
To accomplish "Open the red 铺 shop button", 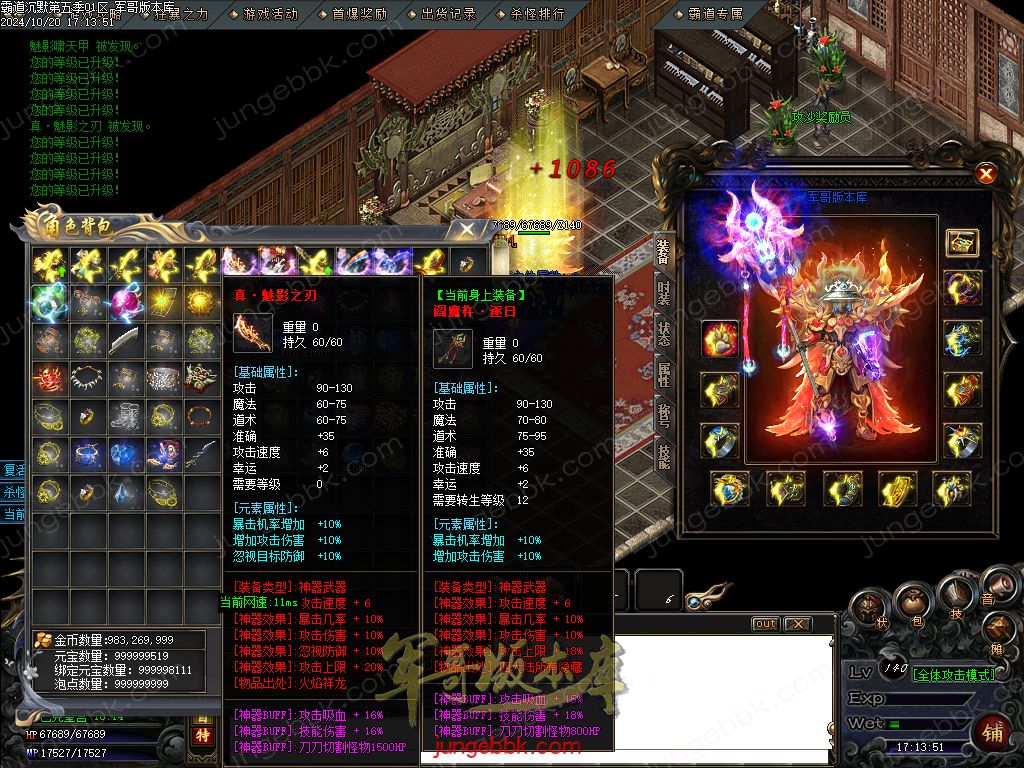I will 994,729.
